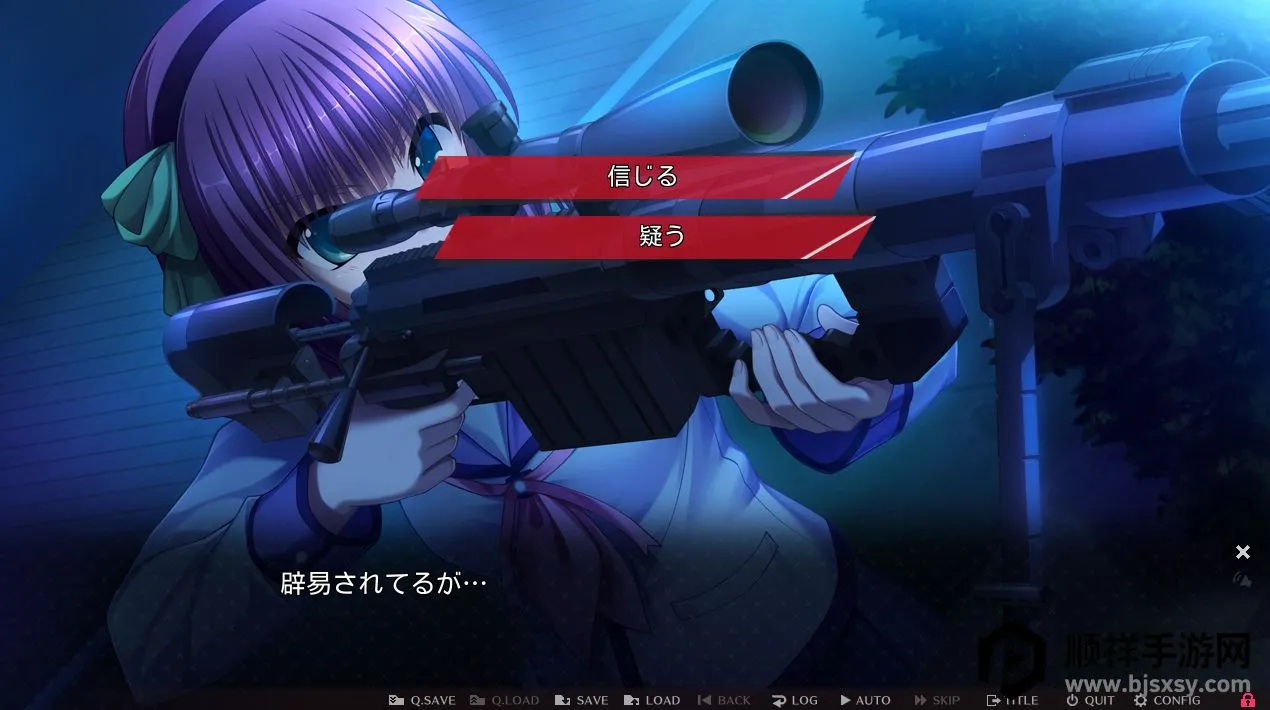This screenshot has height=710, width=1270.
Task: Hide the text window with X
Action: pos(1243,552)
